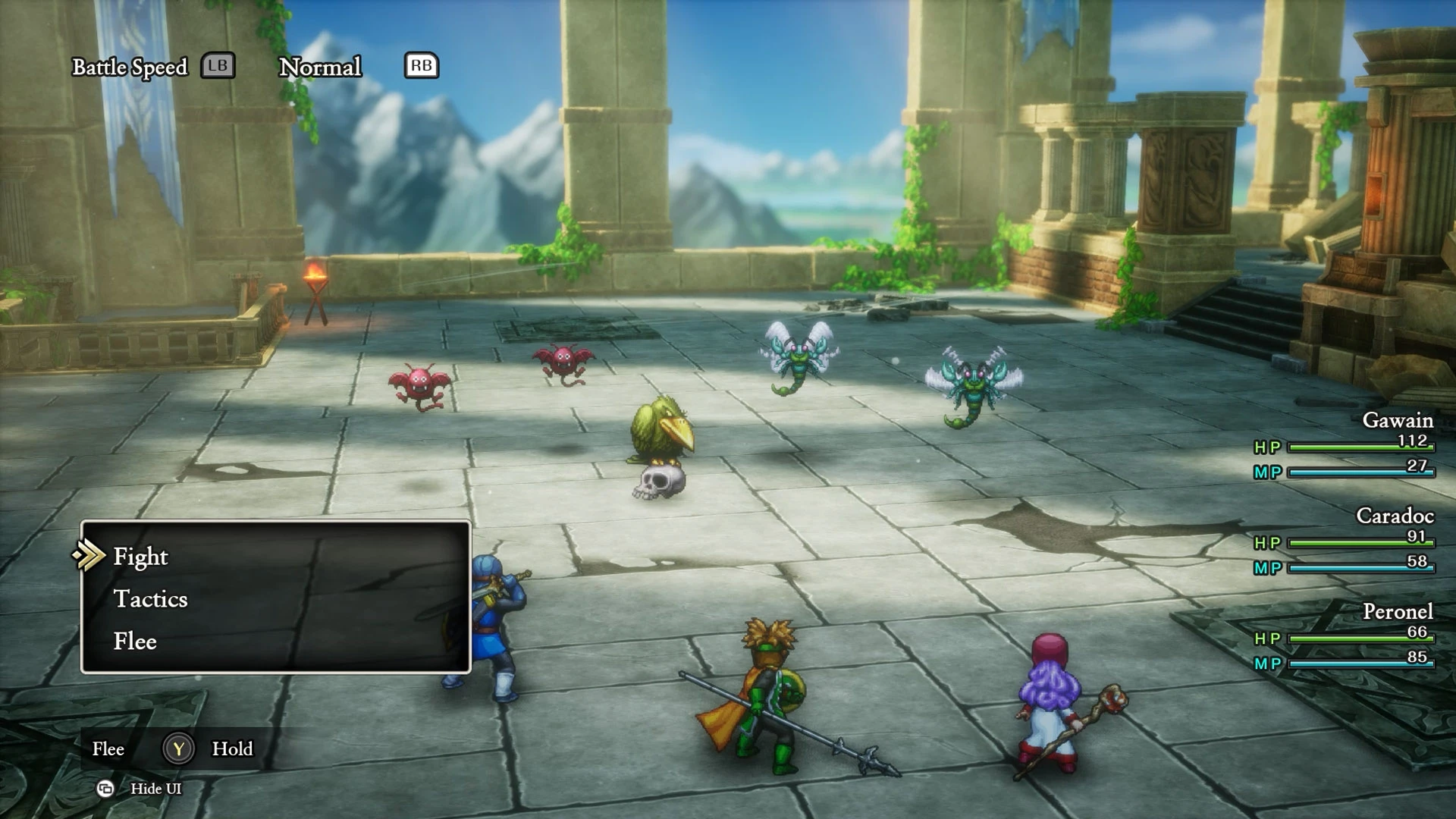This screenshot has width=1456, height=819.
Task: Open the Tactics menu entry
Action: (151, 599)
